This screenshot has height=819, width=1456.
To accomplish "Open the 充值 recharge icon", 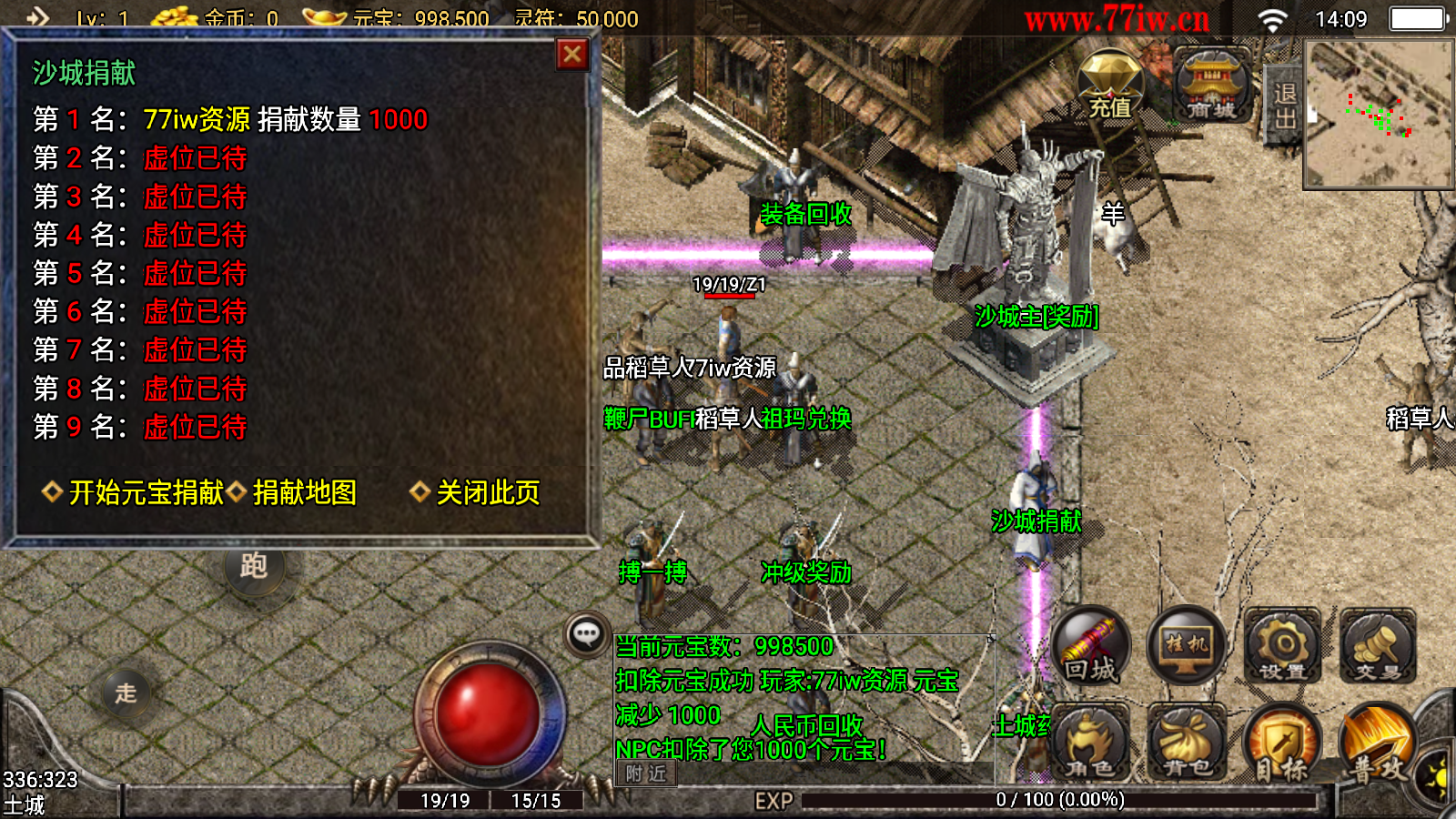I will pos(1109,86).
